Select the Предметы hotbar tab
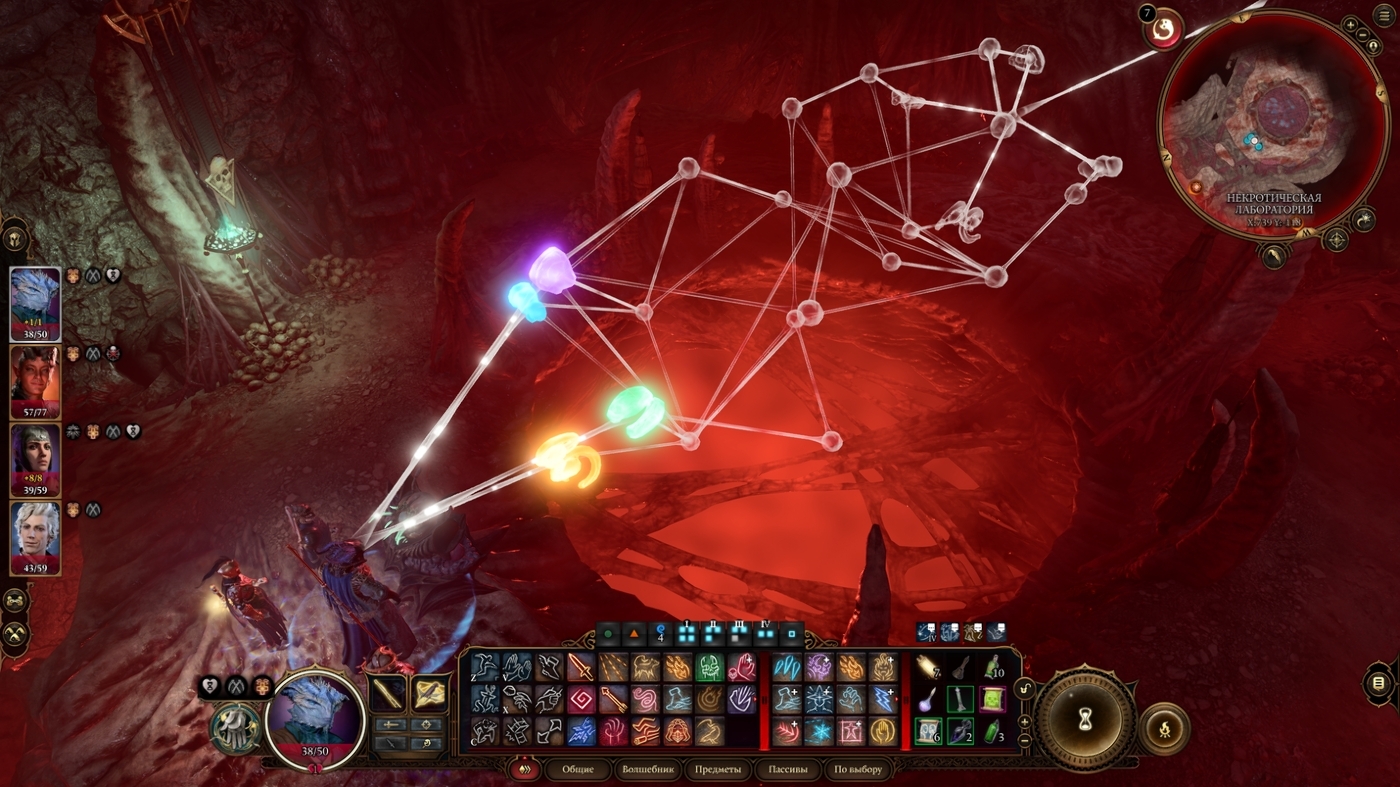1400x787 pixels. coord(718,770)
